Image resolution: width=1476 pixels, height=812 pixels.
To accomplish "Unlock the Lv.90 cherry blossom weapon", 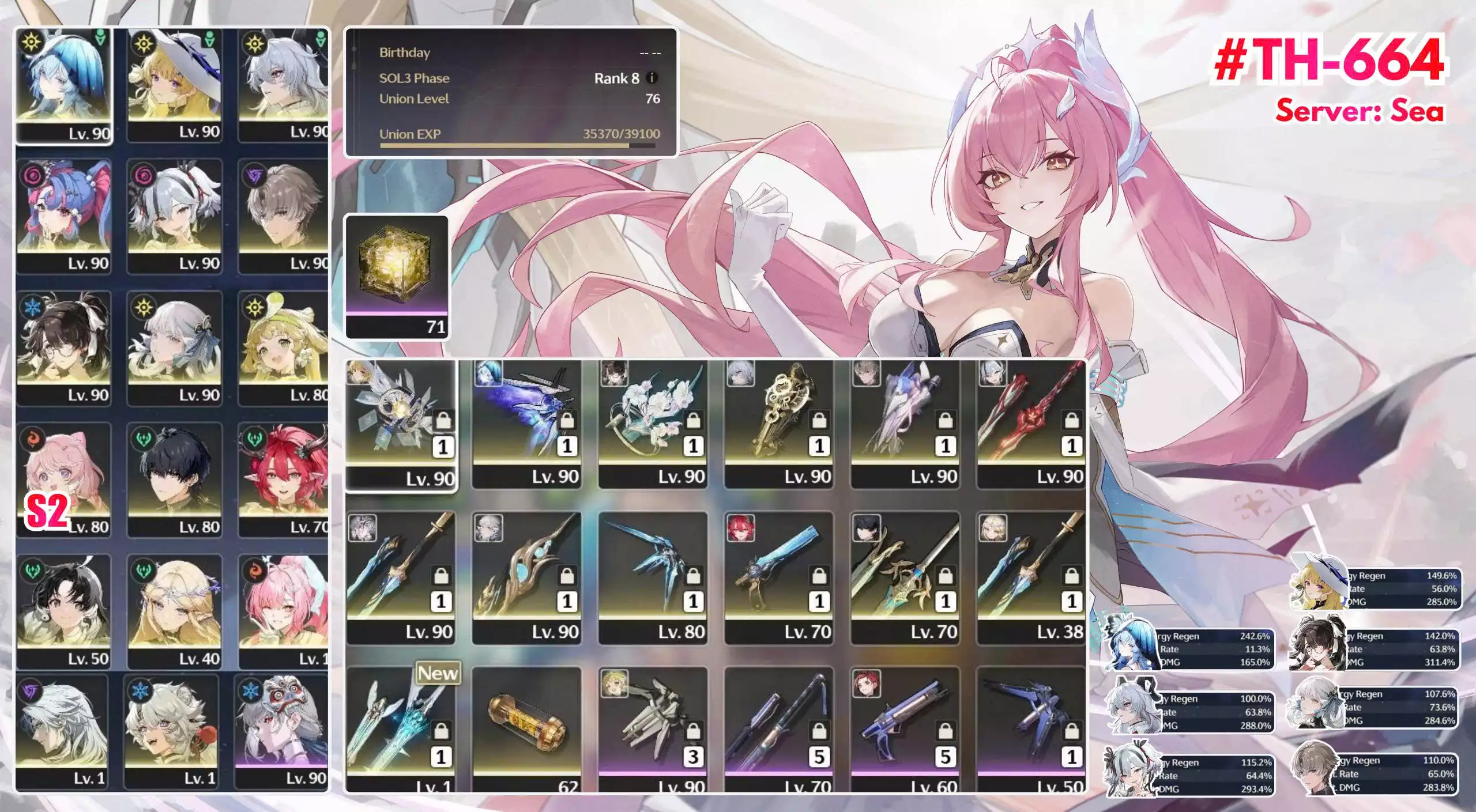I will [x=694, y=422].
